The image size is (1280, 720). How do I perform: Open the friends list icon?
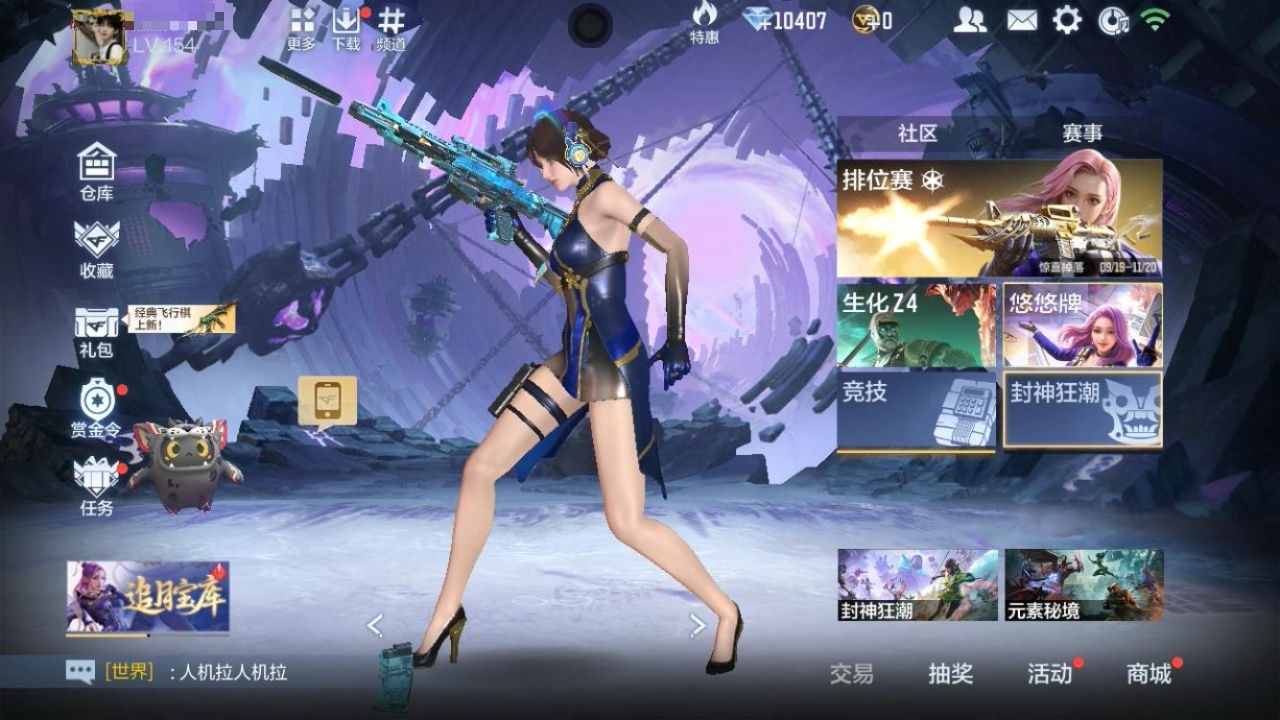[969, 20]
